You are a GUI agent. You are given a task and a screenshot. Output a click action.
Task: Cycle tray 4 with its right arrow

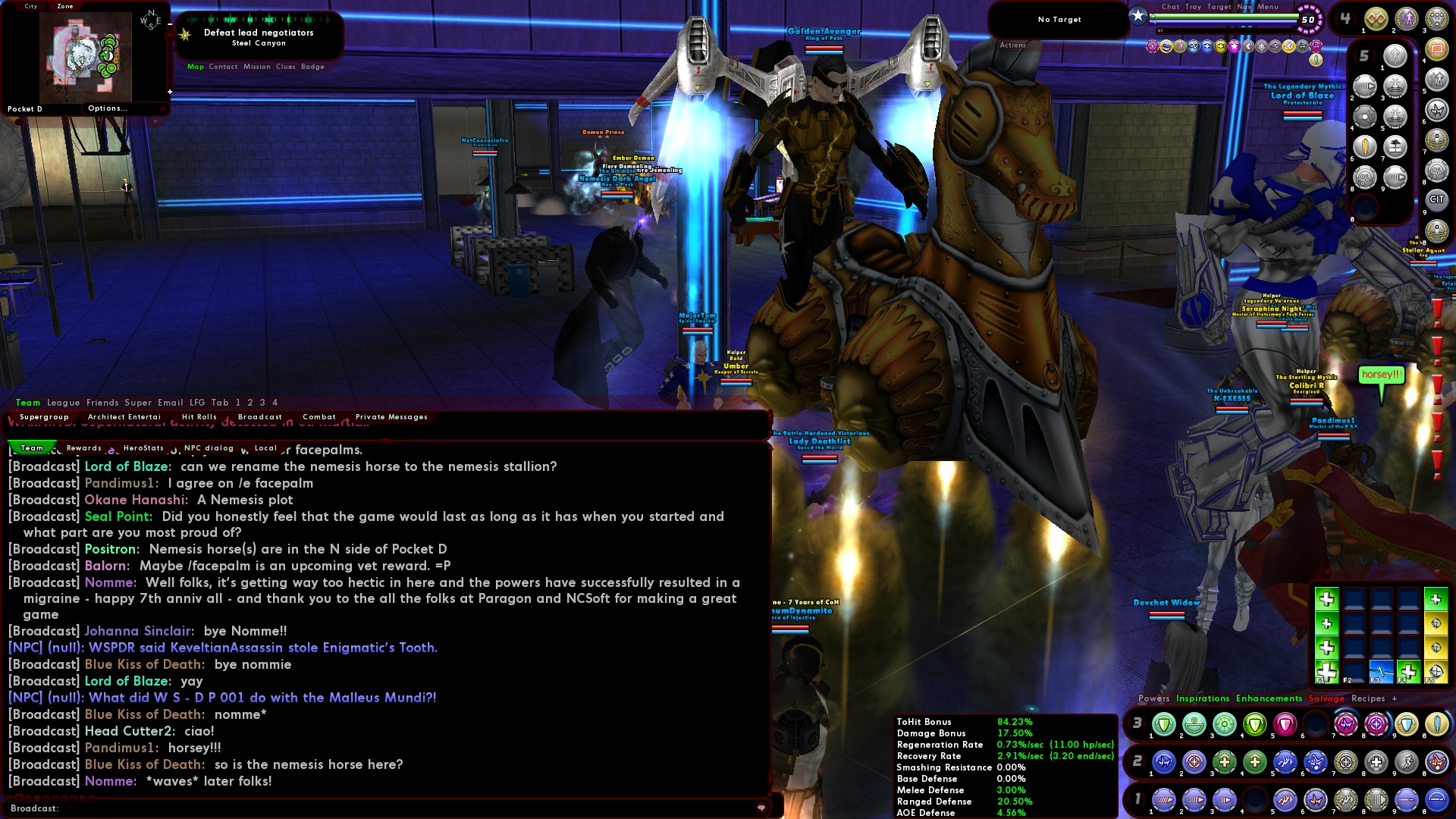(1355, 17)
